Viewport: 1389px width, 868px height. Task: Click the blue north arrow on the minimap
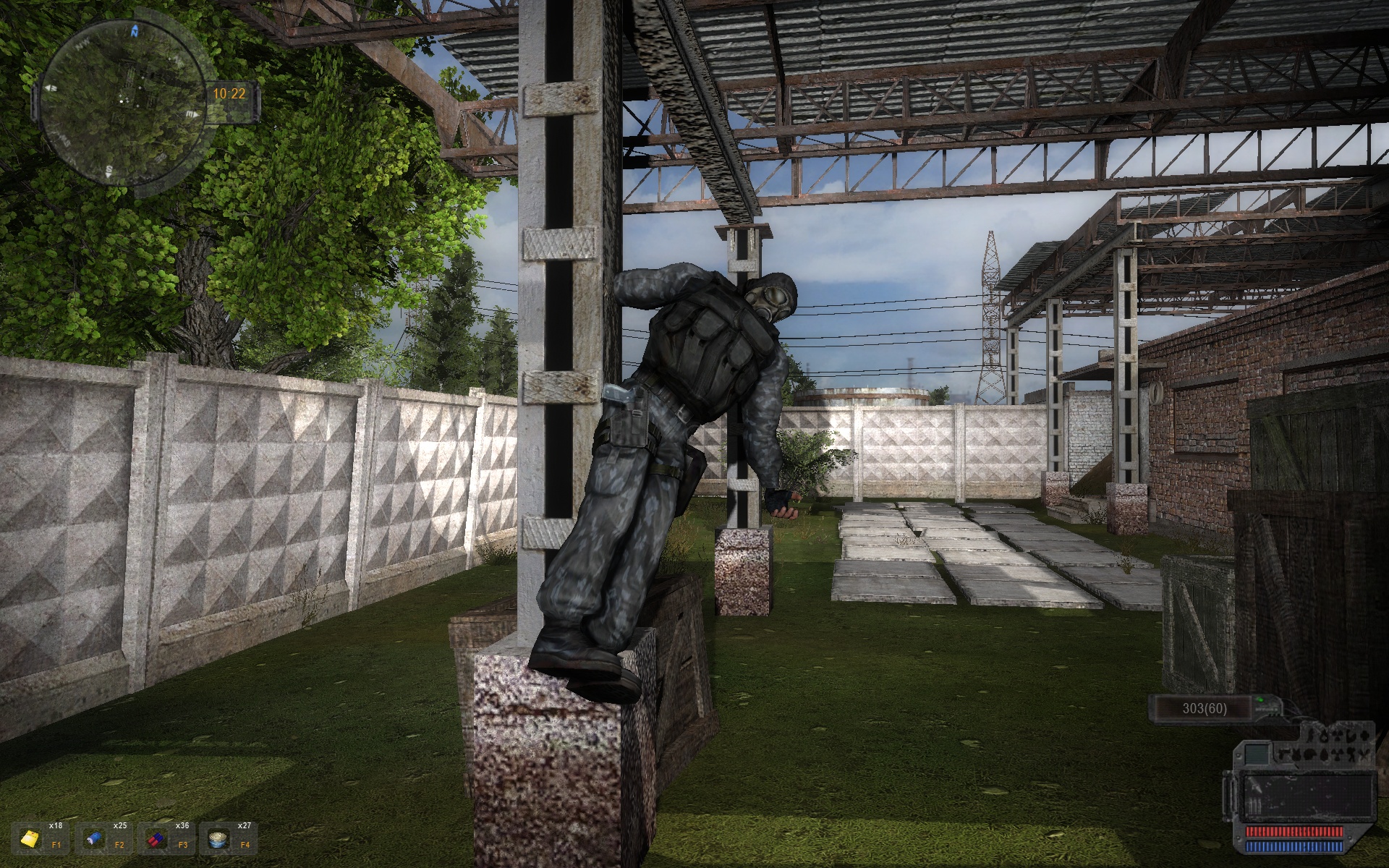click(x=135, y=32)
